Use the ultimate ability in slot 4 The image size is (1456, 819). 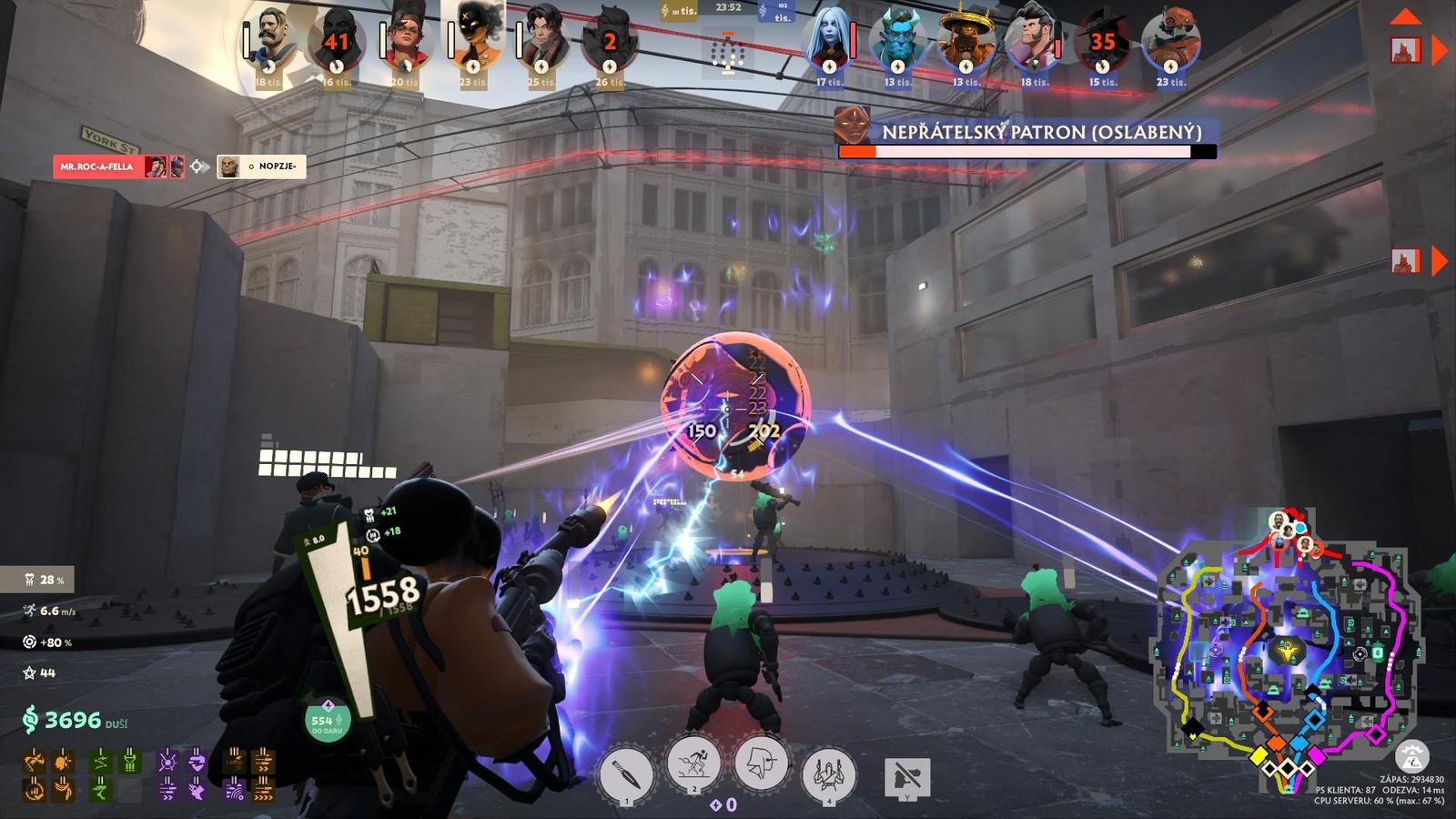coord(828,774)
